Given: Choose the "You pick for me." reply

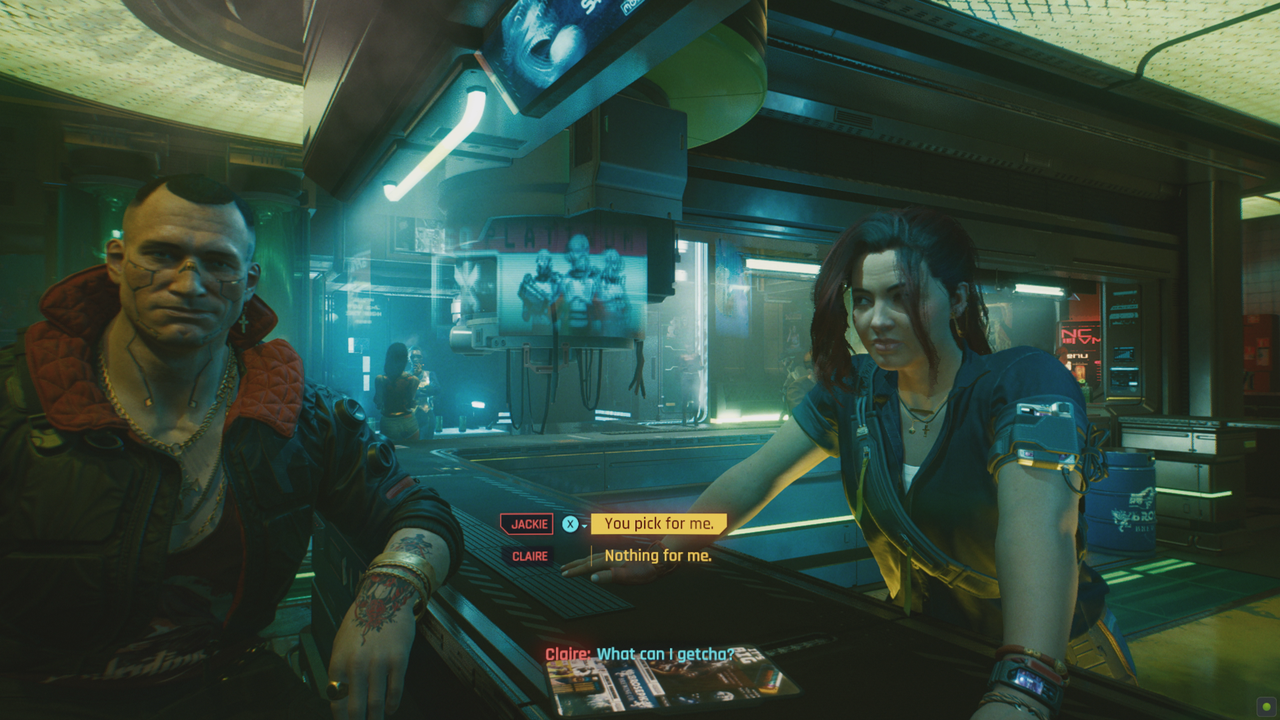Looking at the screenshot, I should (659, 524).
